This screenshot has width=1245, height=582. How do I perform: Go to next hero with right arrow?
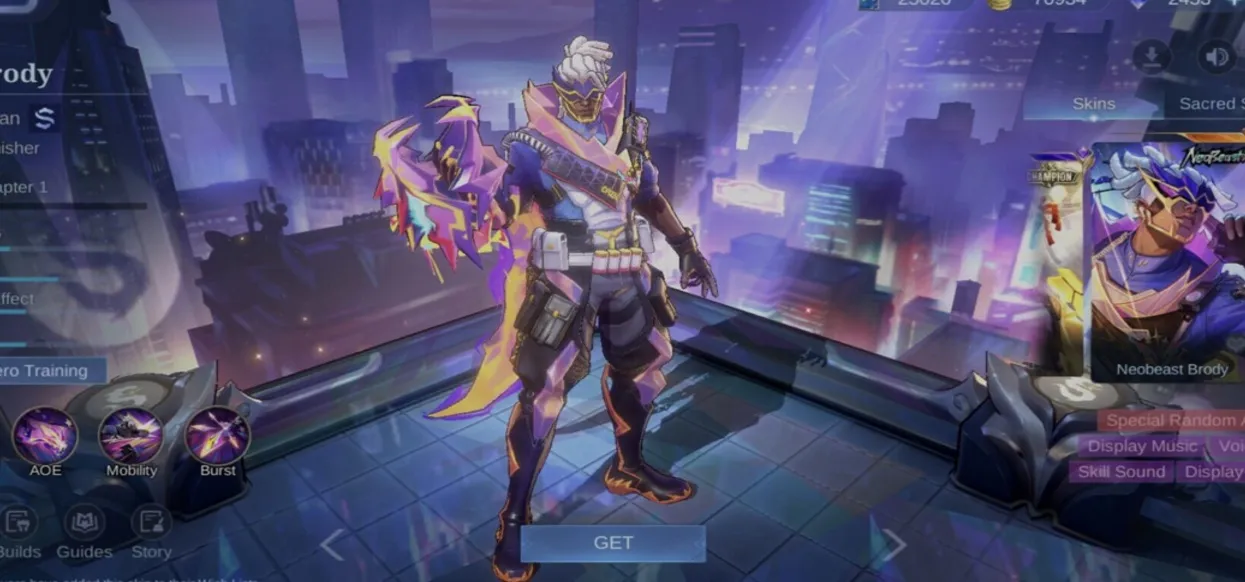(x=892, y=545)
